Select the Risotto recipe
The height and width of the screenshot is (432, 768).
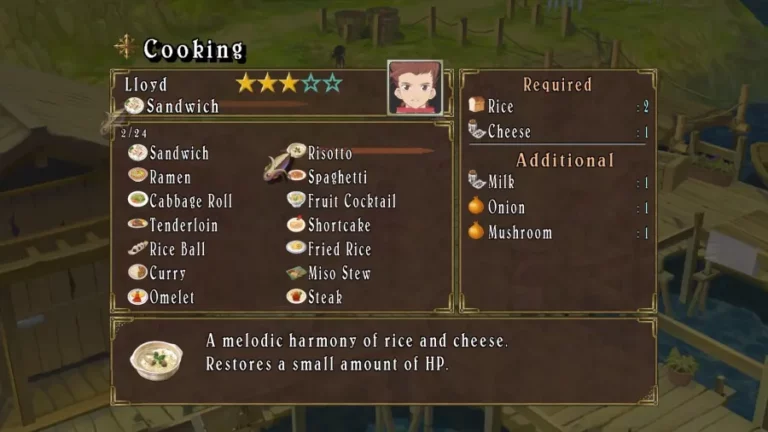pos(329,153)
